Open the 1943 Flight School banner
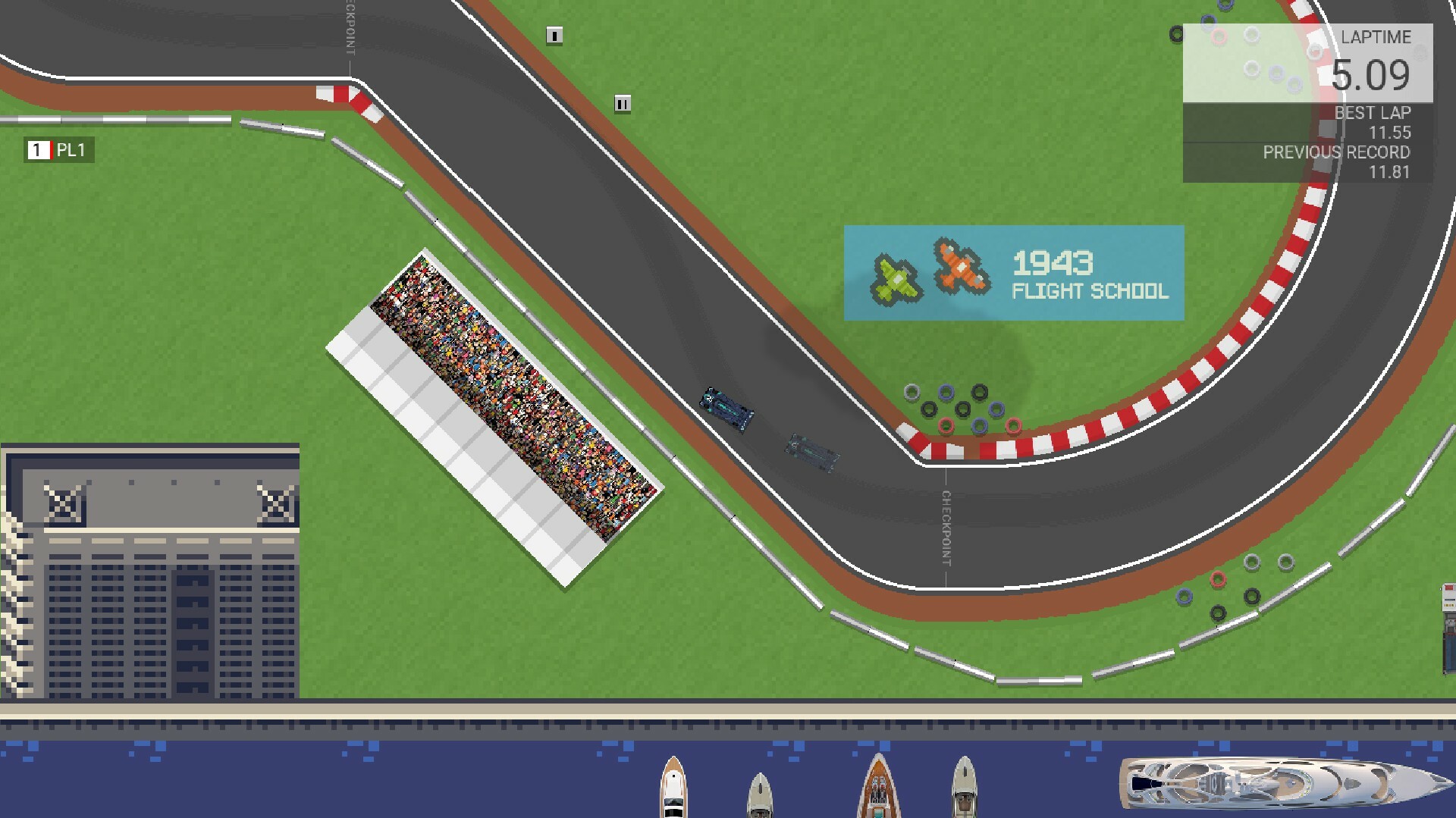The width and height of the screenshot is (1456, 818). click(x=1015, y=273)
